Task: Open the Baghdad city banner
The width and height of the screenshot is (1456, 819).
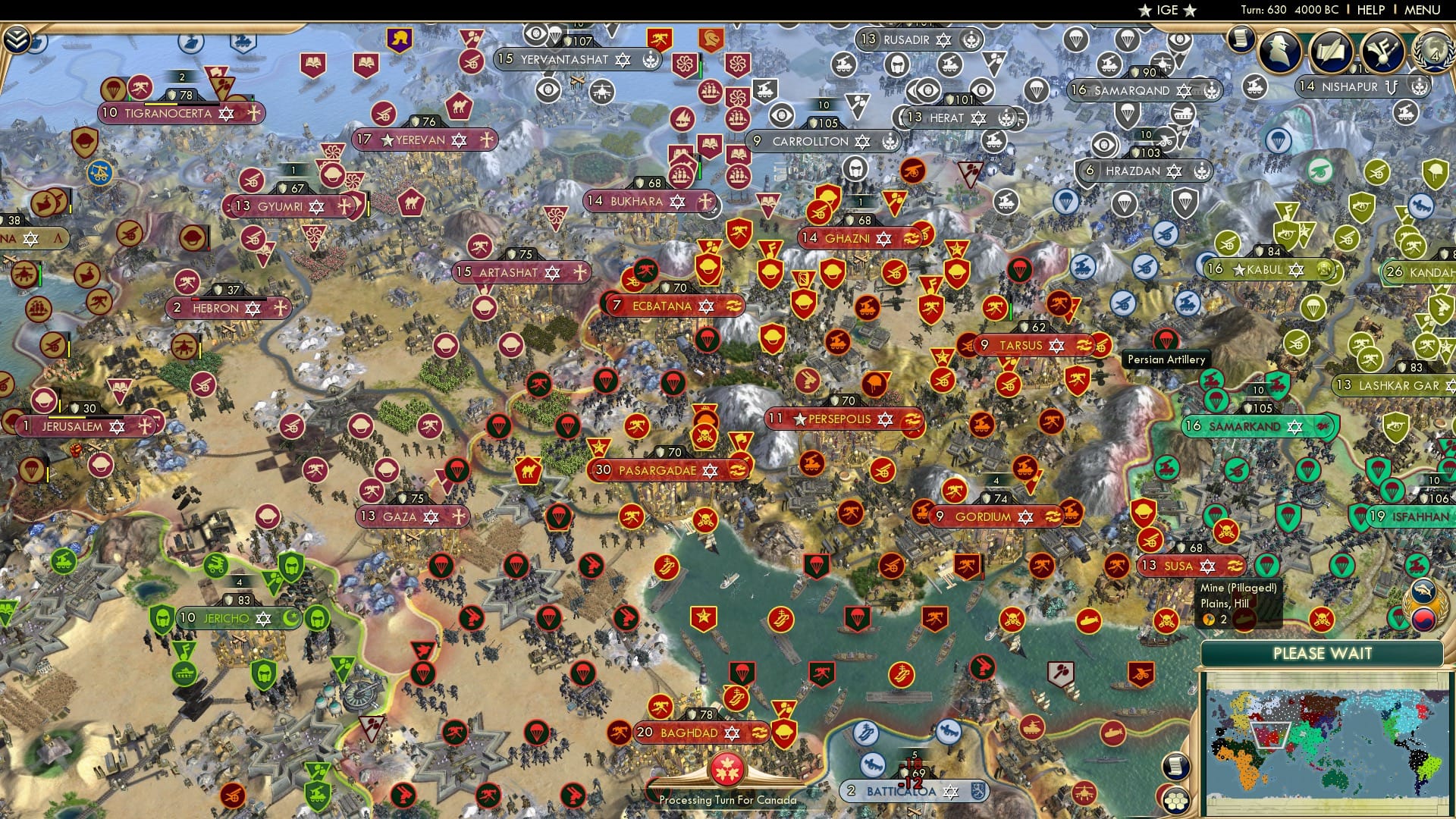Action: pos(682,733)
